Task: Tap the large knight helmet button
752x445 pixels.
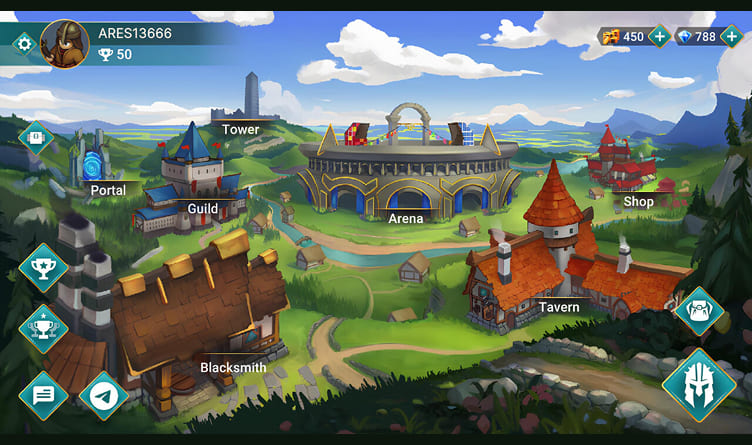Action: pos(698,385)
